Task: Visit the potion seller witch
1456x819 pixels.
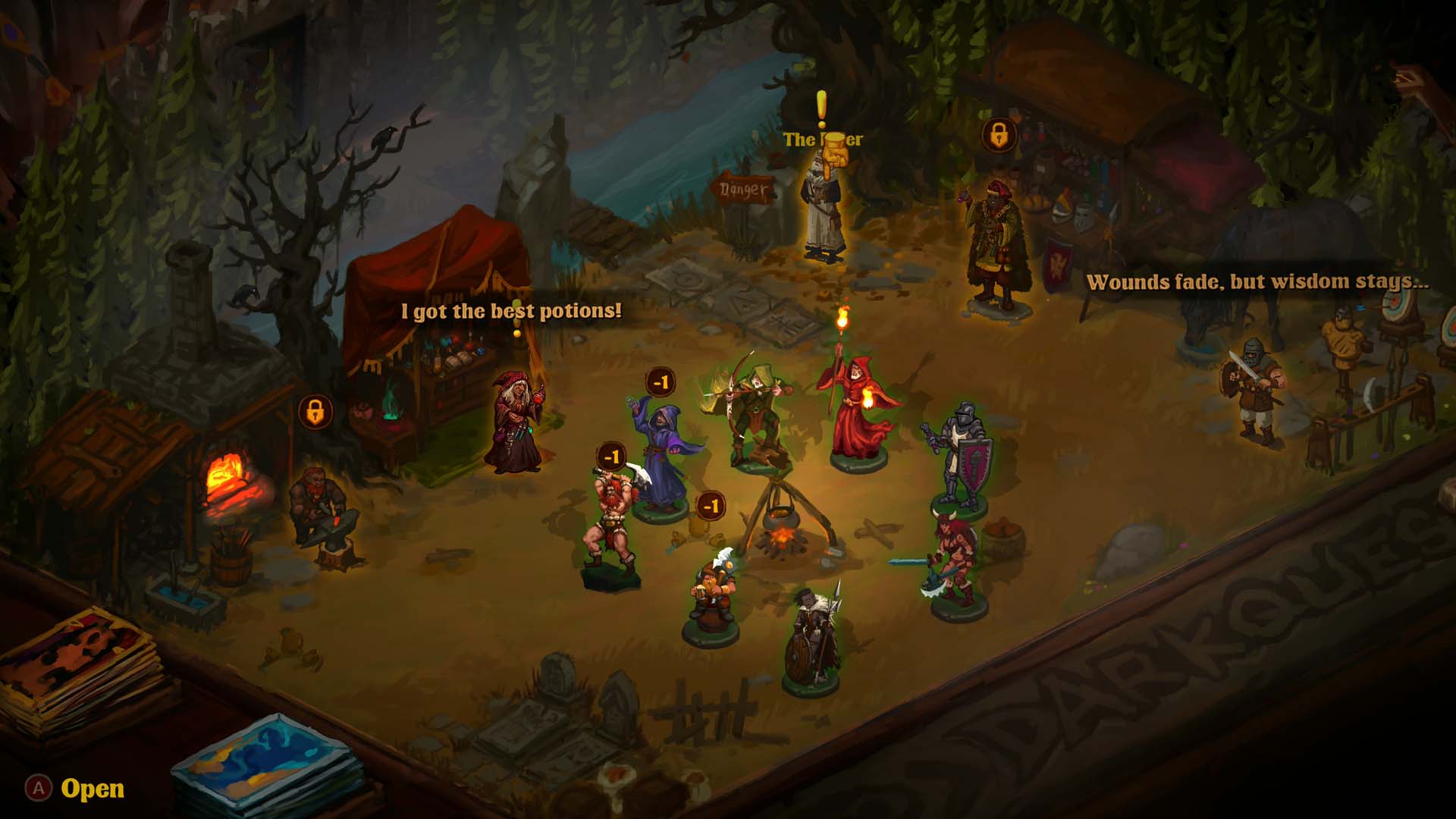Action: point(516,422)
